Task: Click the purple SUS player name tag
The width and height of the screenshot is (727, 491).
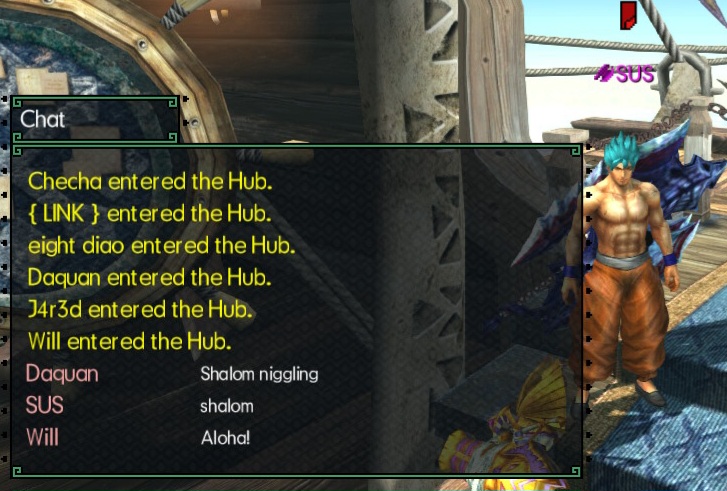Action: click(626, 73)
